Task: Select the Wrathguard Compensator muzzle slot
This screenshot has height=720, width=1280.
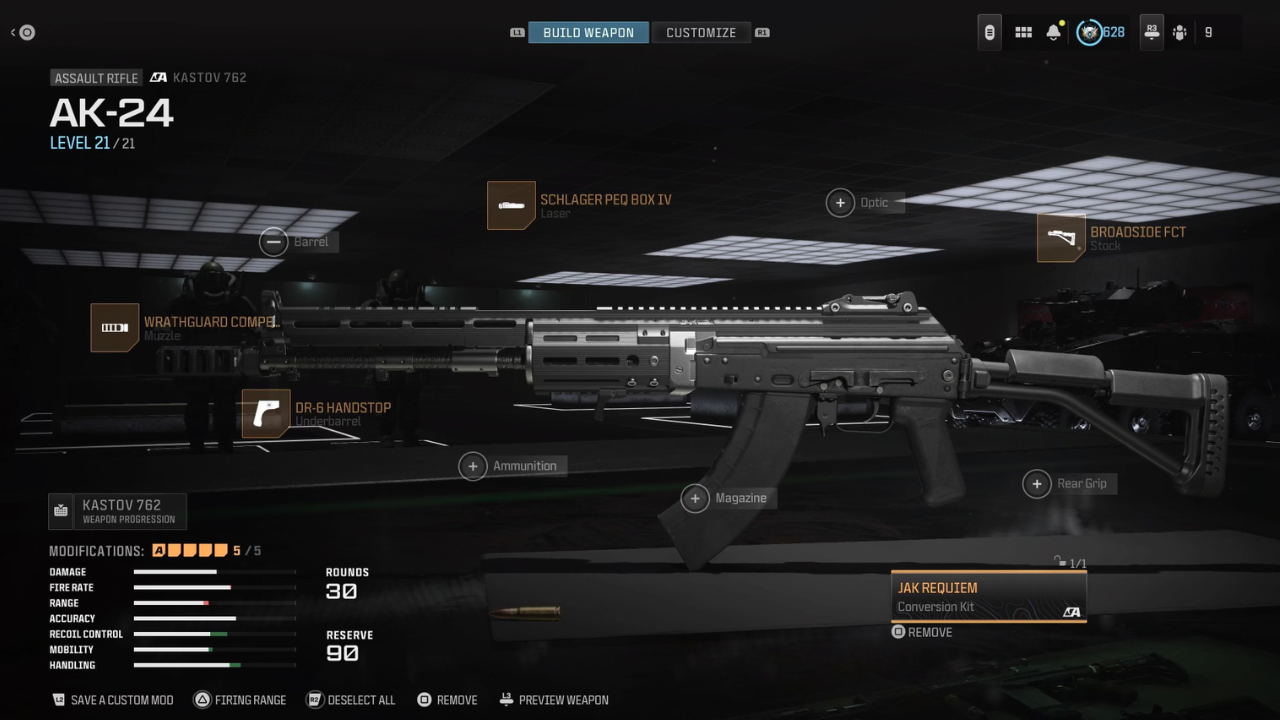Action: point(115,328)
